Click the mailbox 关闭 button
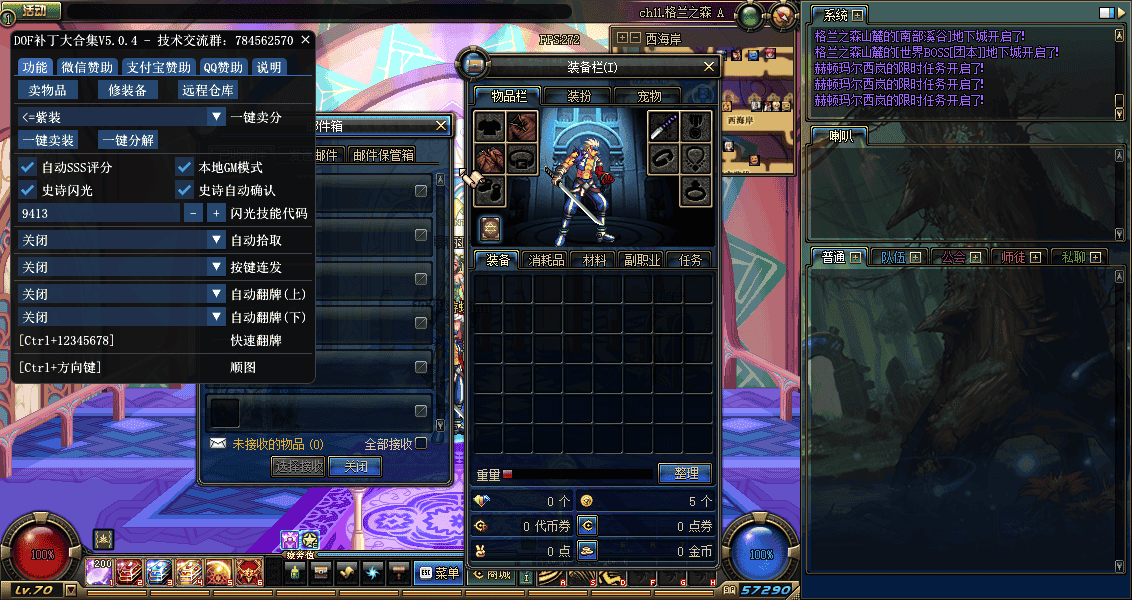Screen dimensions: 1132x600 coord(356,466)
